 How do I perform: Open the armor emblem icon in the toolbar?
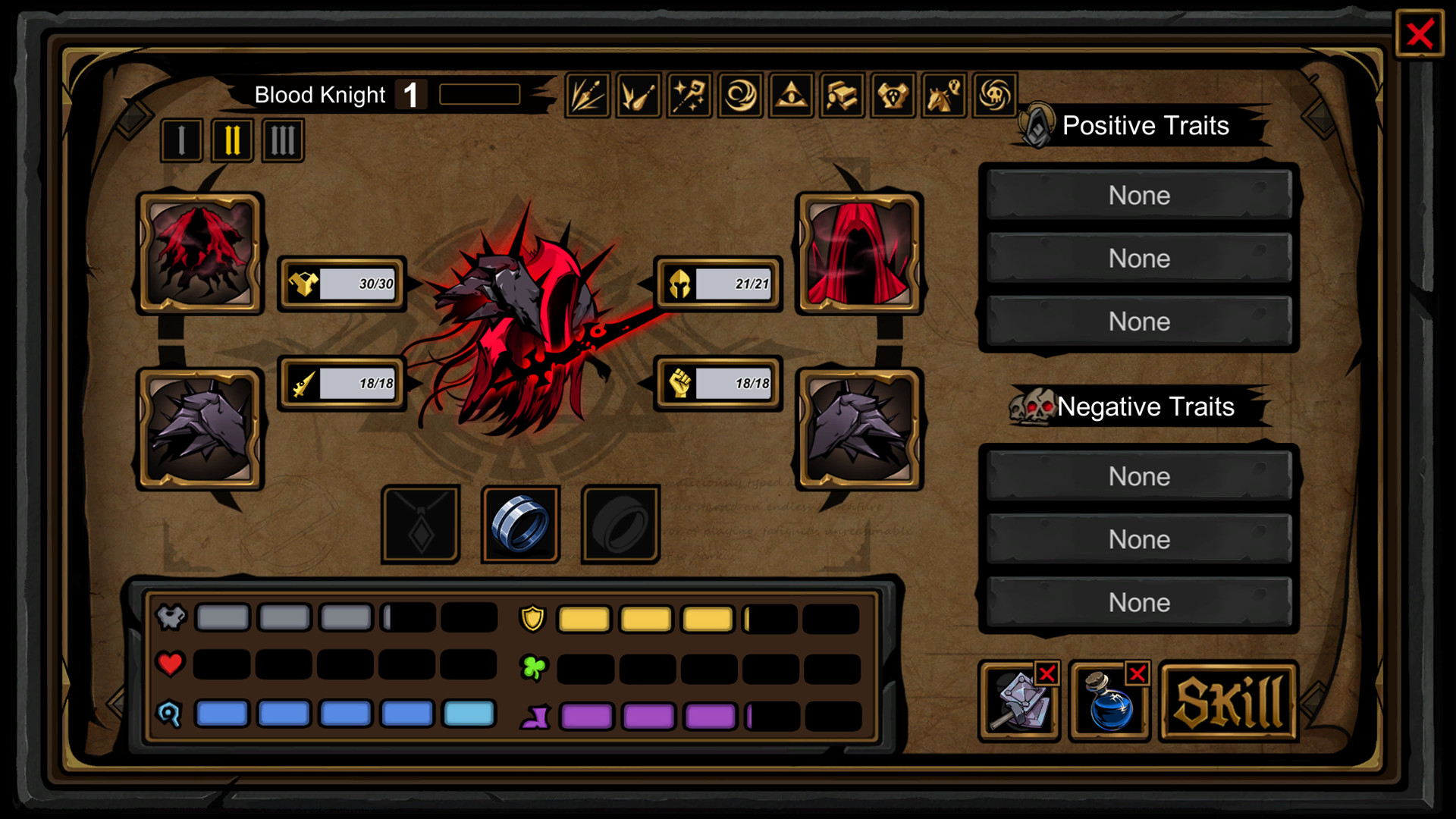(x=893, y=95)
